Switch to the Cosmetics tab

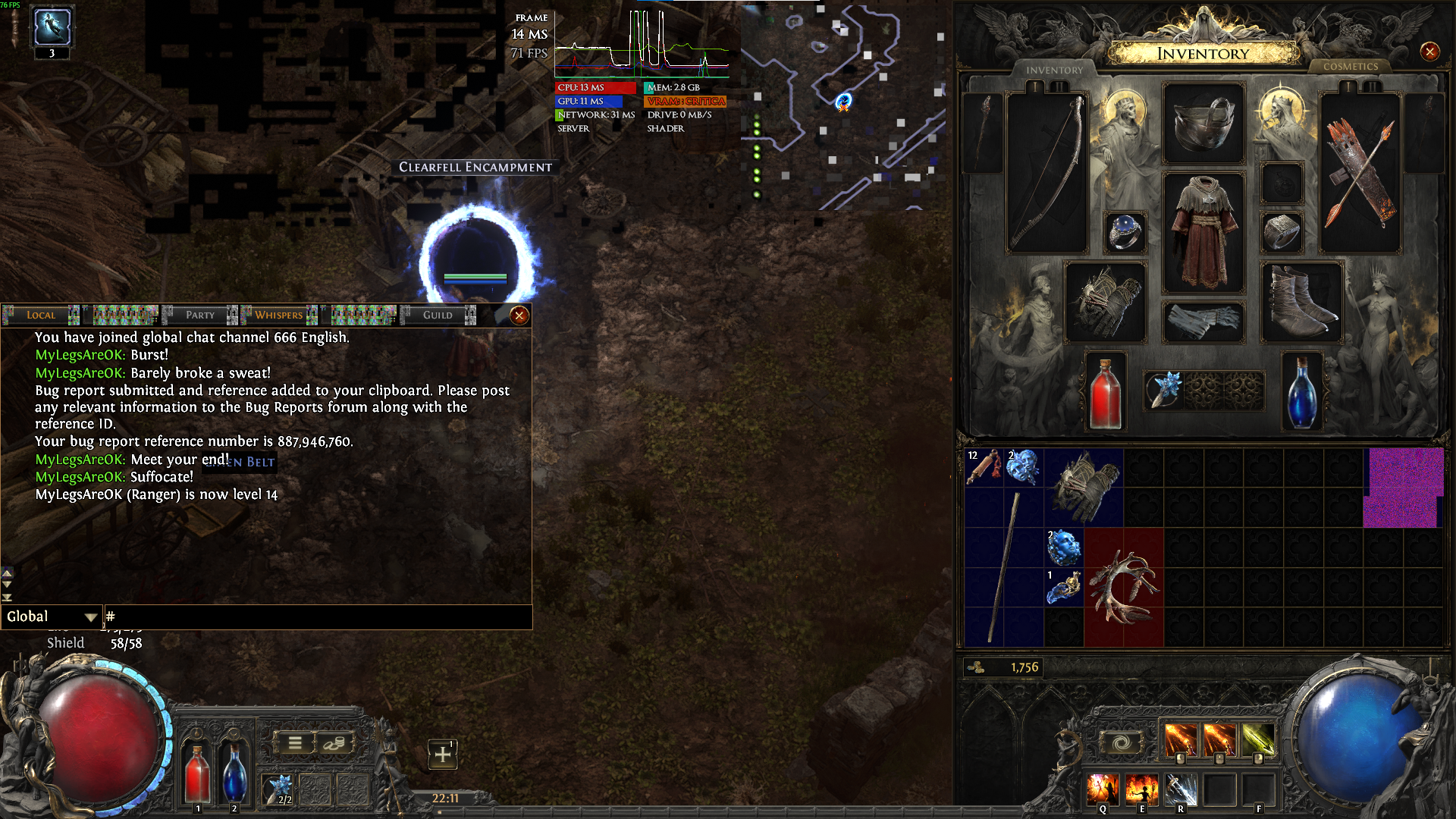point(1350,67)
